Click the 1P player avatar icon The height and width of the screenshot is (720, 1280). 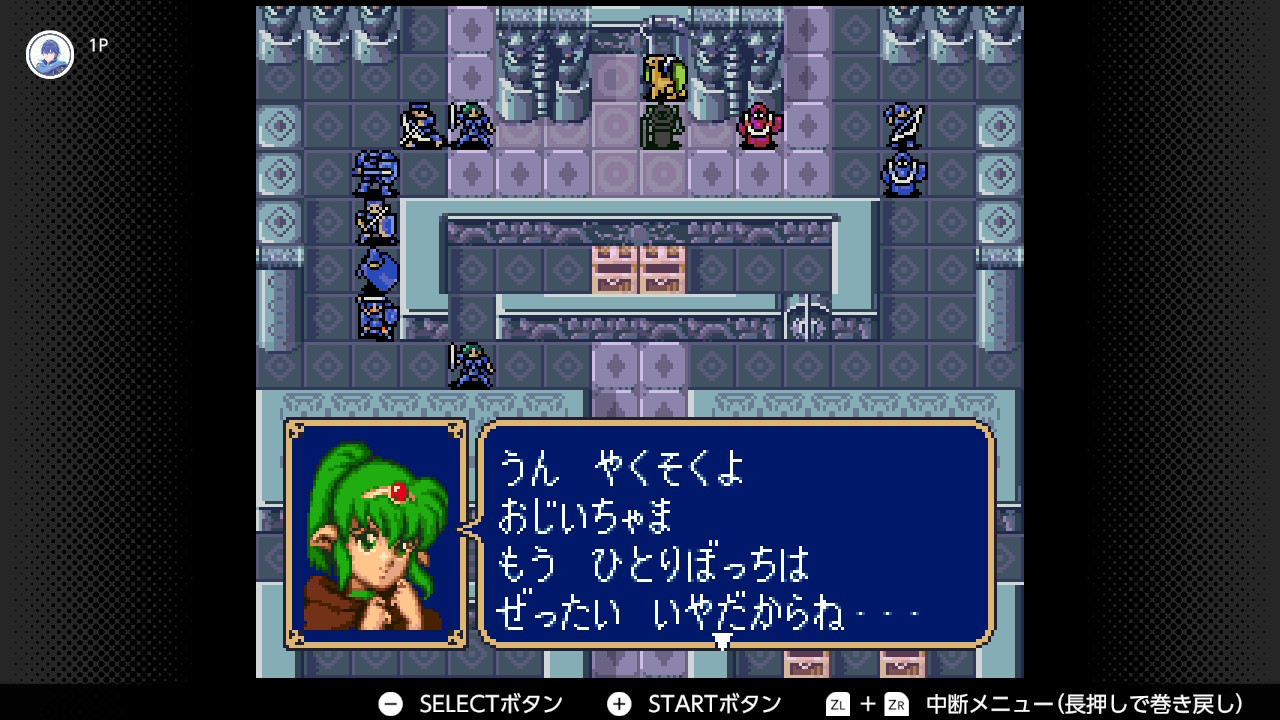[x=50, y=55]
